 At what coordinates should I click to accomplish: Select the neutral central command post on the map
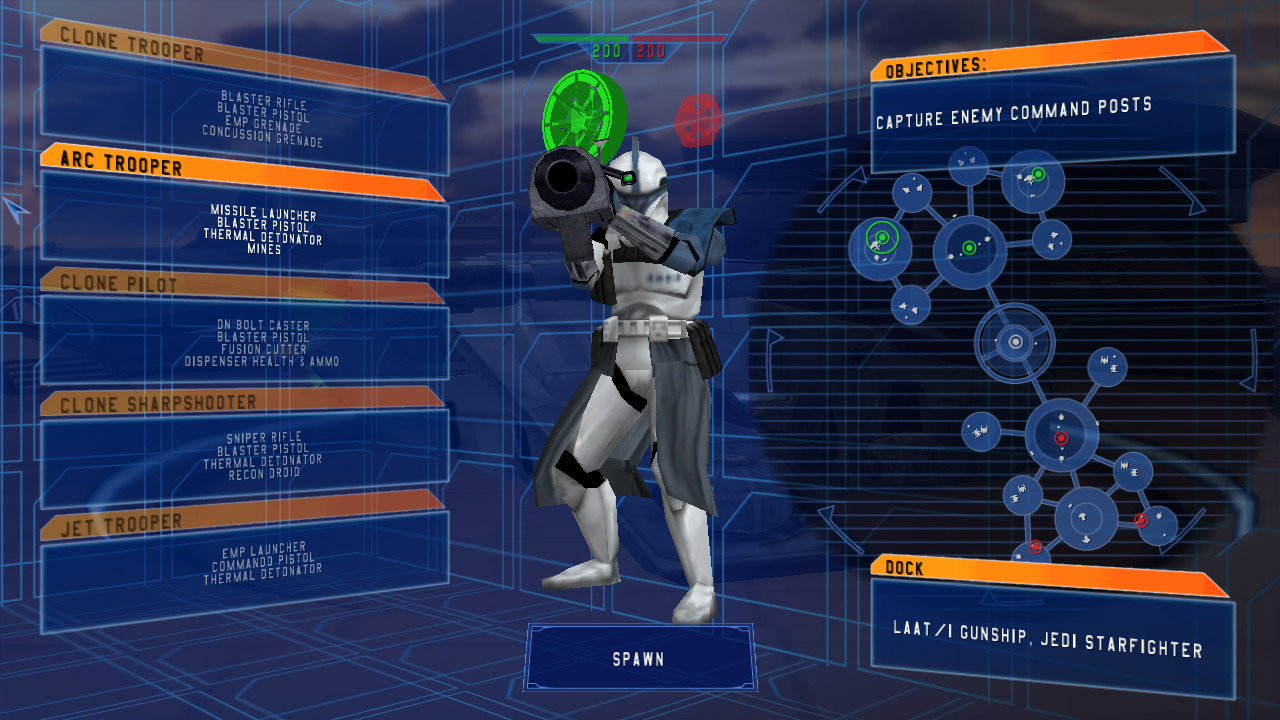(1017, 343)
